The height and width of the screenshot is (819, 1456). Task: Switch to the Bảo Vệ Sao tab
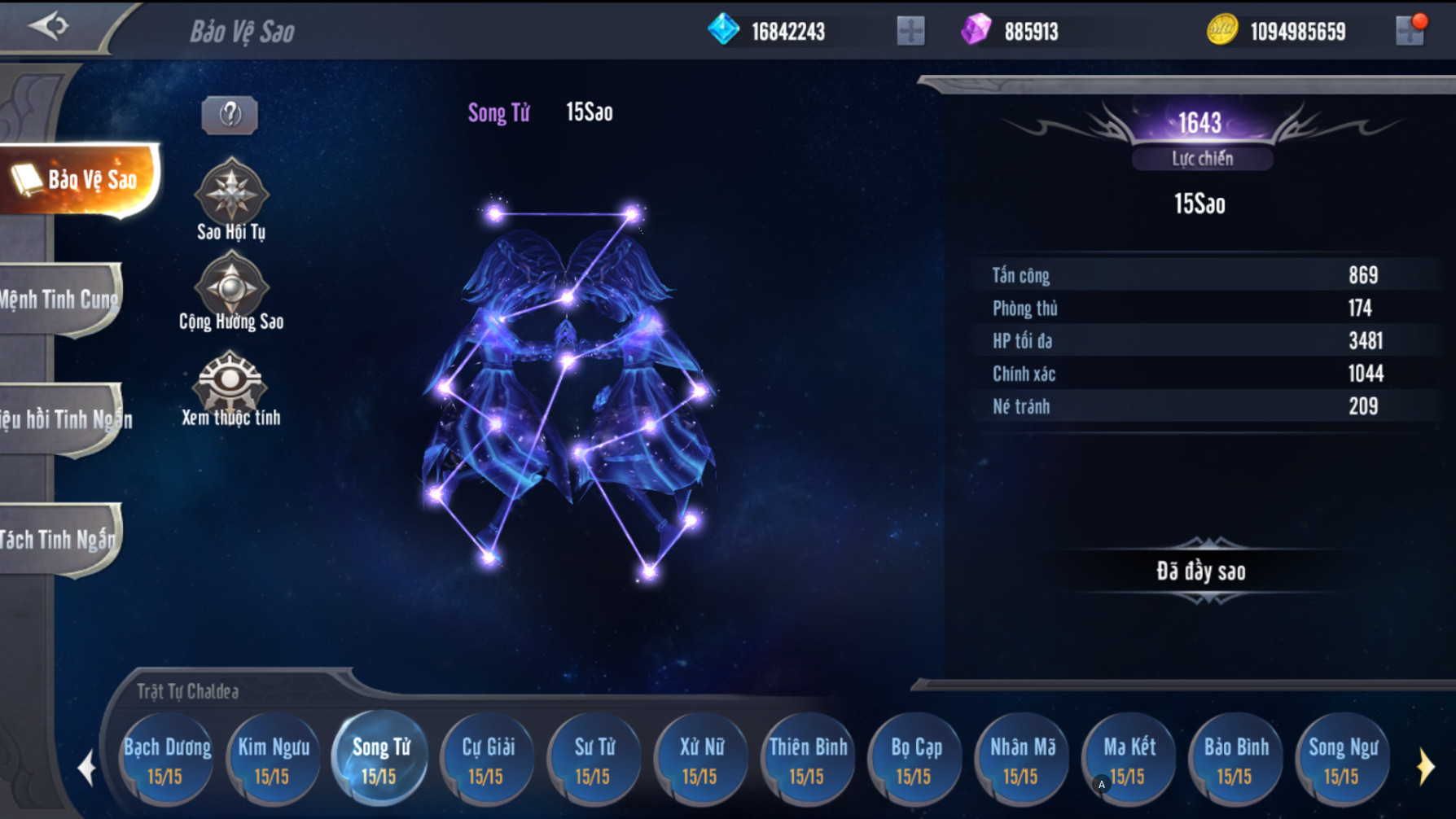(x=81, y=179)
